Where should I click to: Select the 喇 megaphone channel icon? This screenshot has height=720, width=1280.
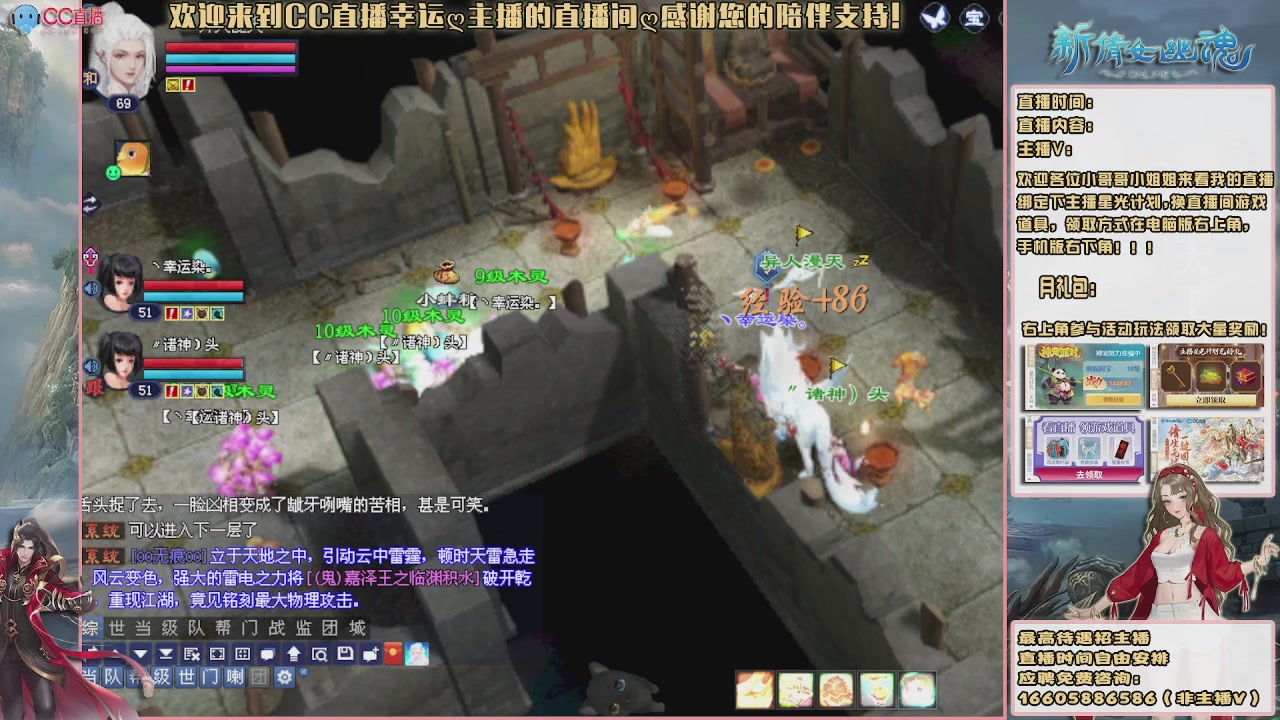tap(233, 676)
